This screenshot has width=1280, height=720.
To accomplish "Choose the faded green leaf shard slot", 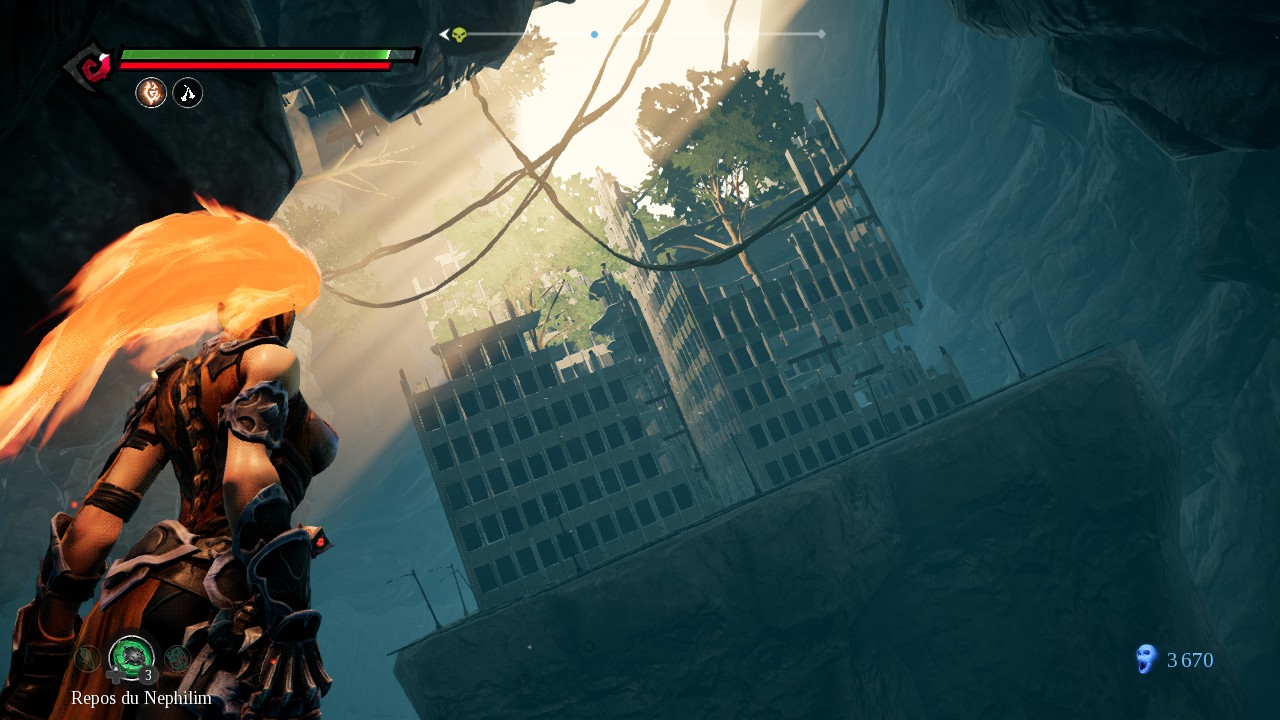I will click(87, 658).
